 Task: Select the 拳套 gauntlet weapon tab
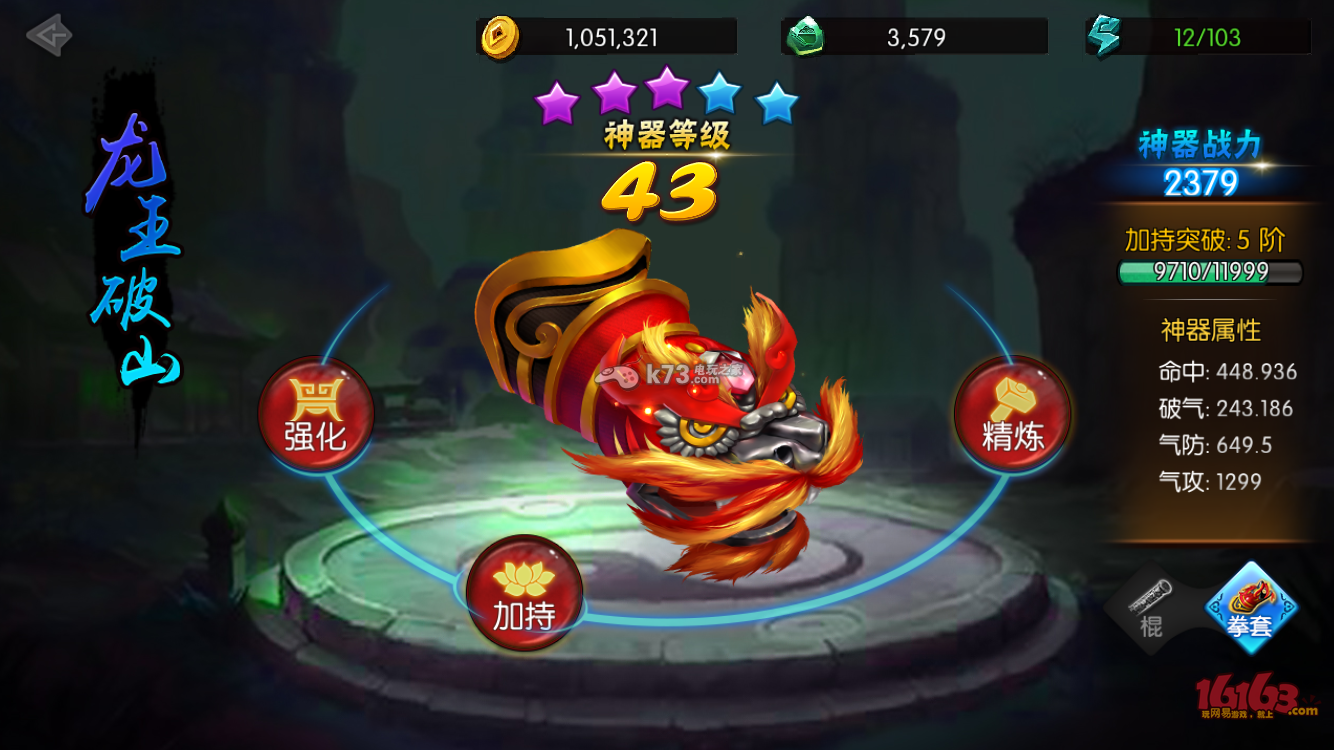(x=1250, y=607)
